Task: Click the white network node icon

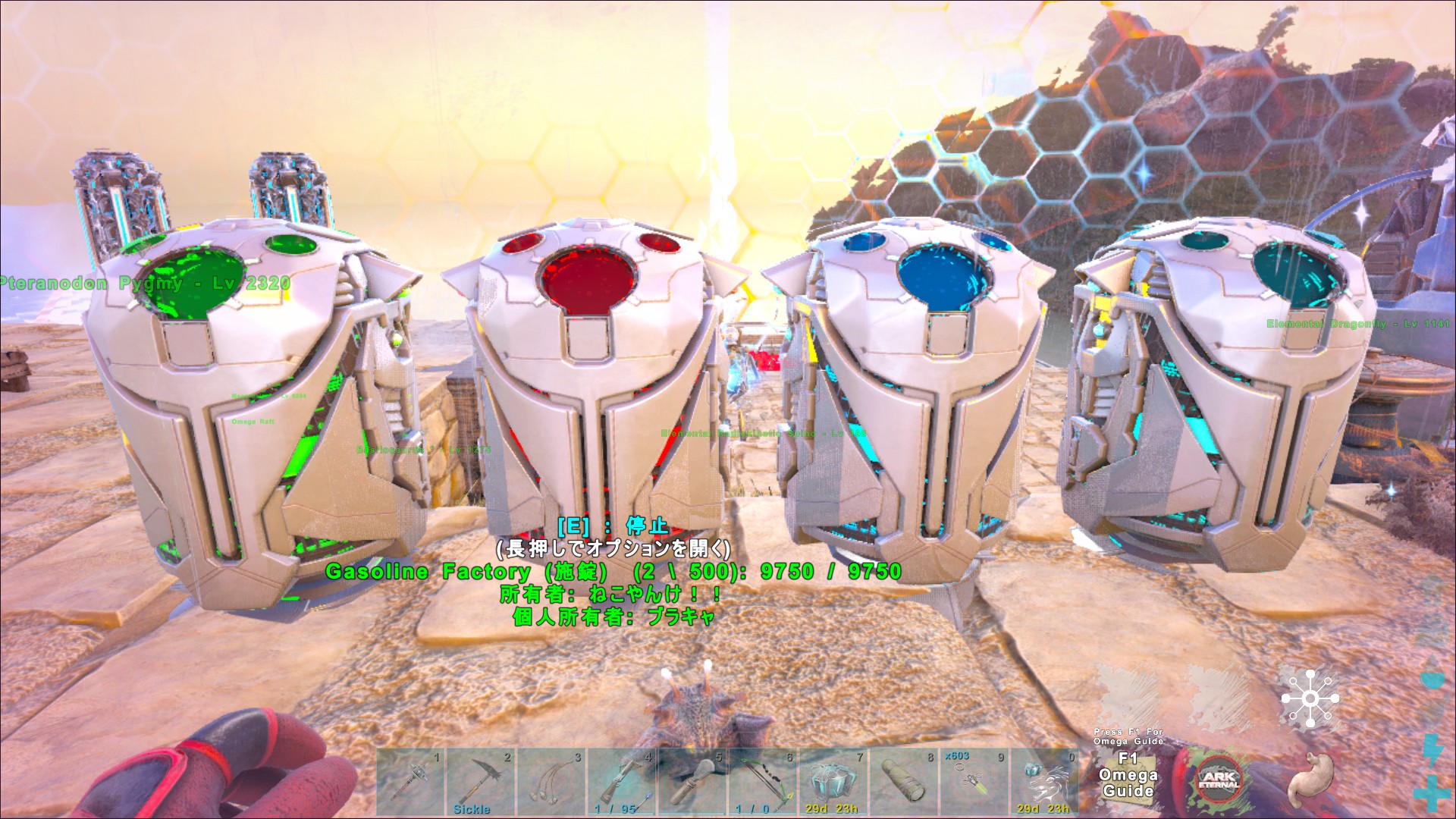Action: (1310, 698)
